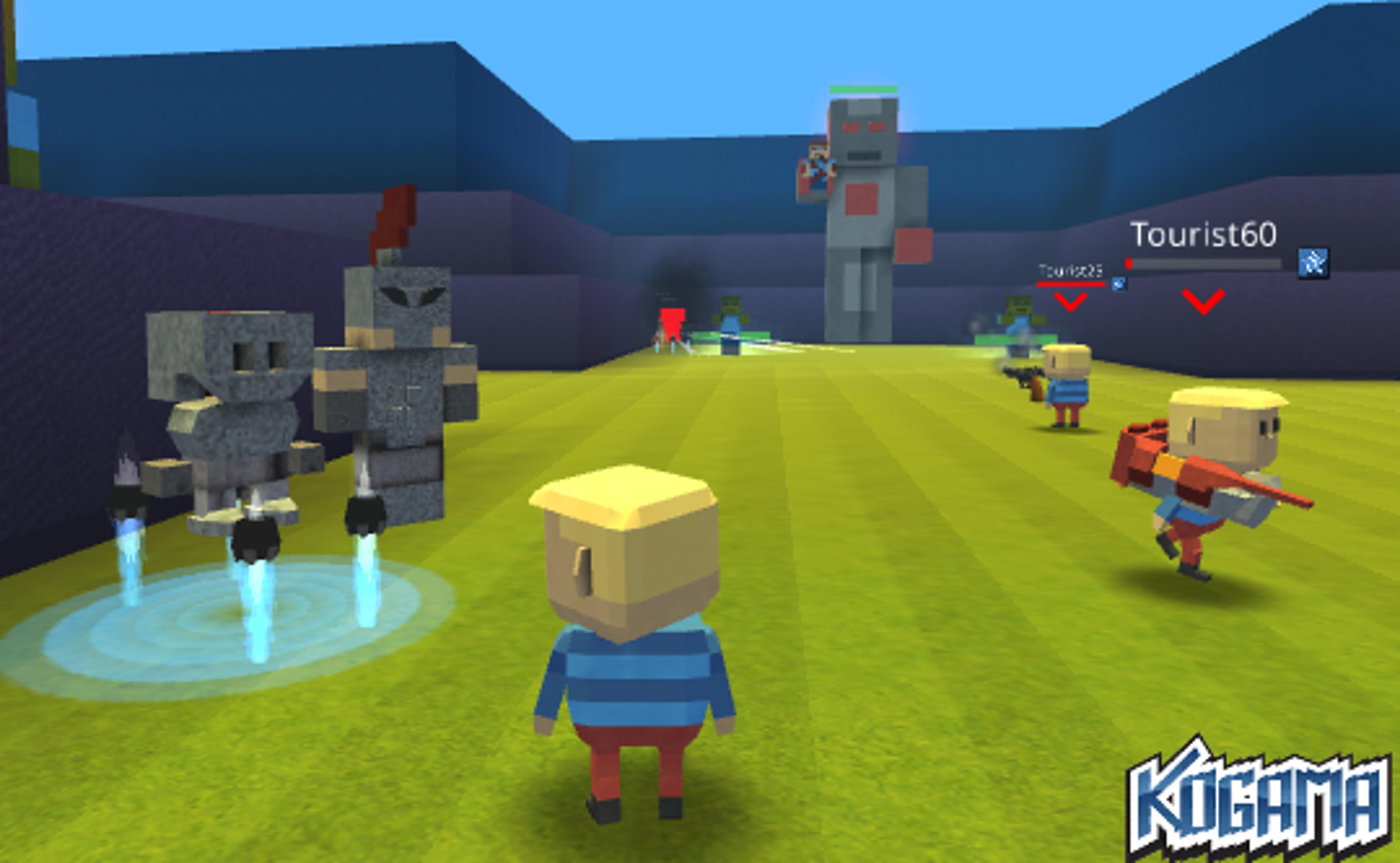Image resolution: width=1400 pixels, height=863 pixels.
Task: Click the green zombie near the back wall
Action: [x=731, y=313]
